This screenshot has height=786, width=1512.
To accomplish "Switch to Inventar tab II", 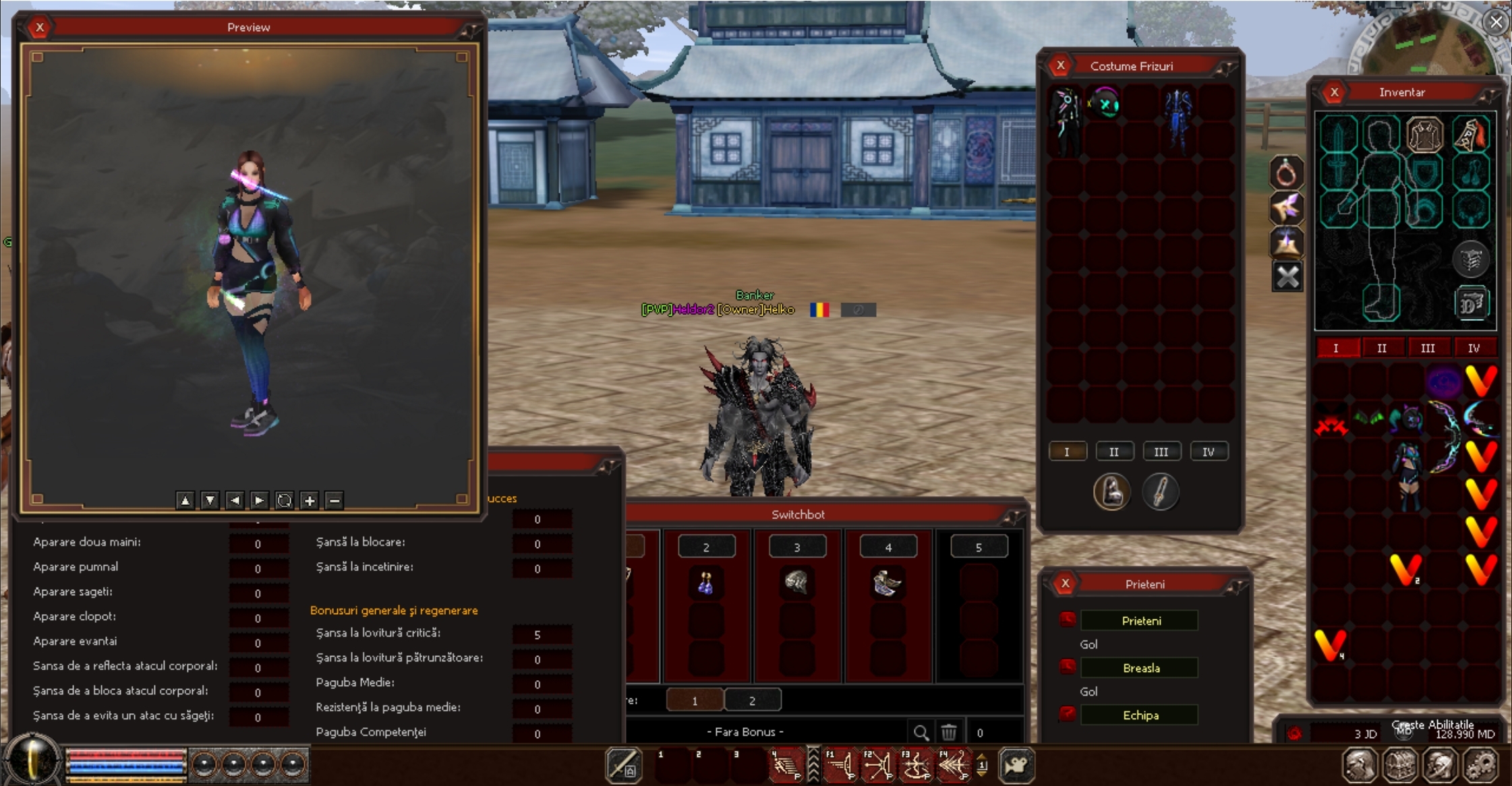I will pos(1383,348).
